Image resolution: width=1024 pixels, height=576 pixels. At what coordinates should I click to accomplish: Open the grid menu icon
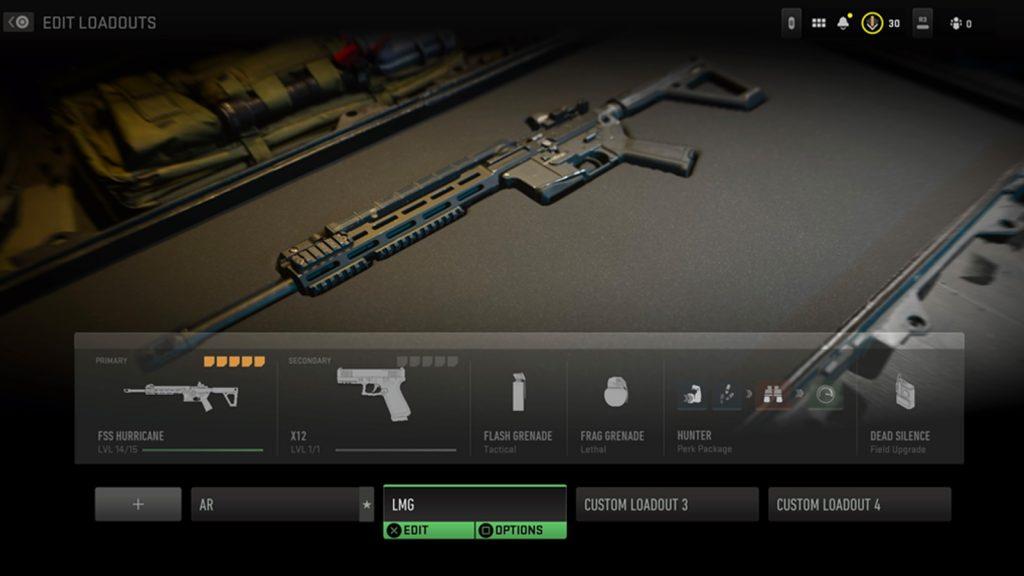(x=819, y=23)
